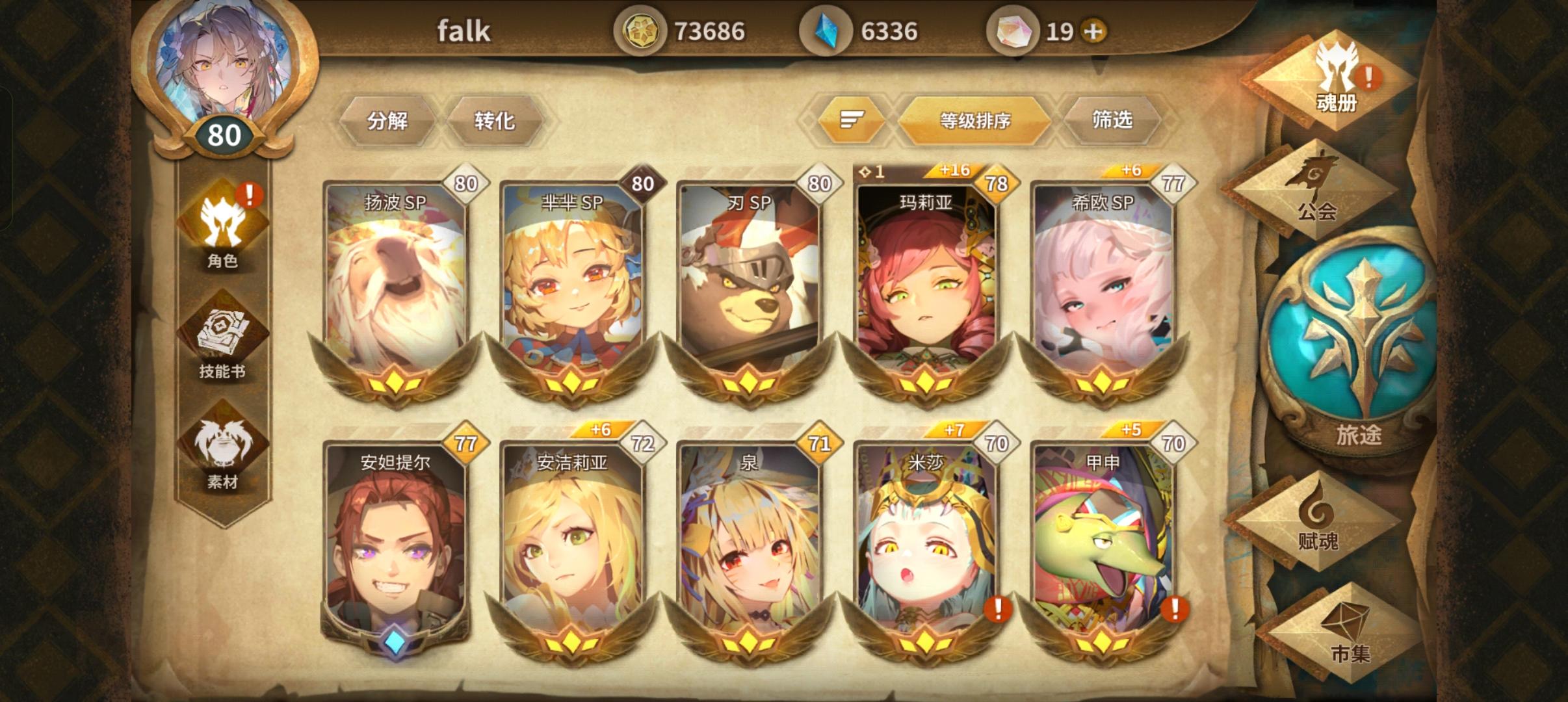Switch to the 分解 decompose mode

[390, 120]
